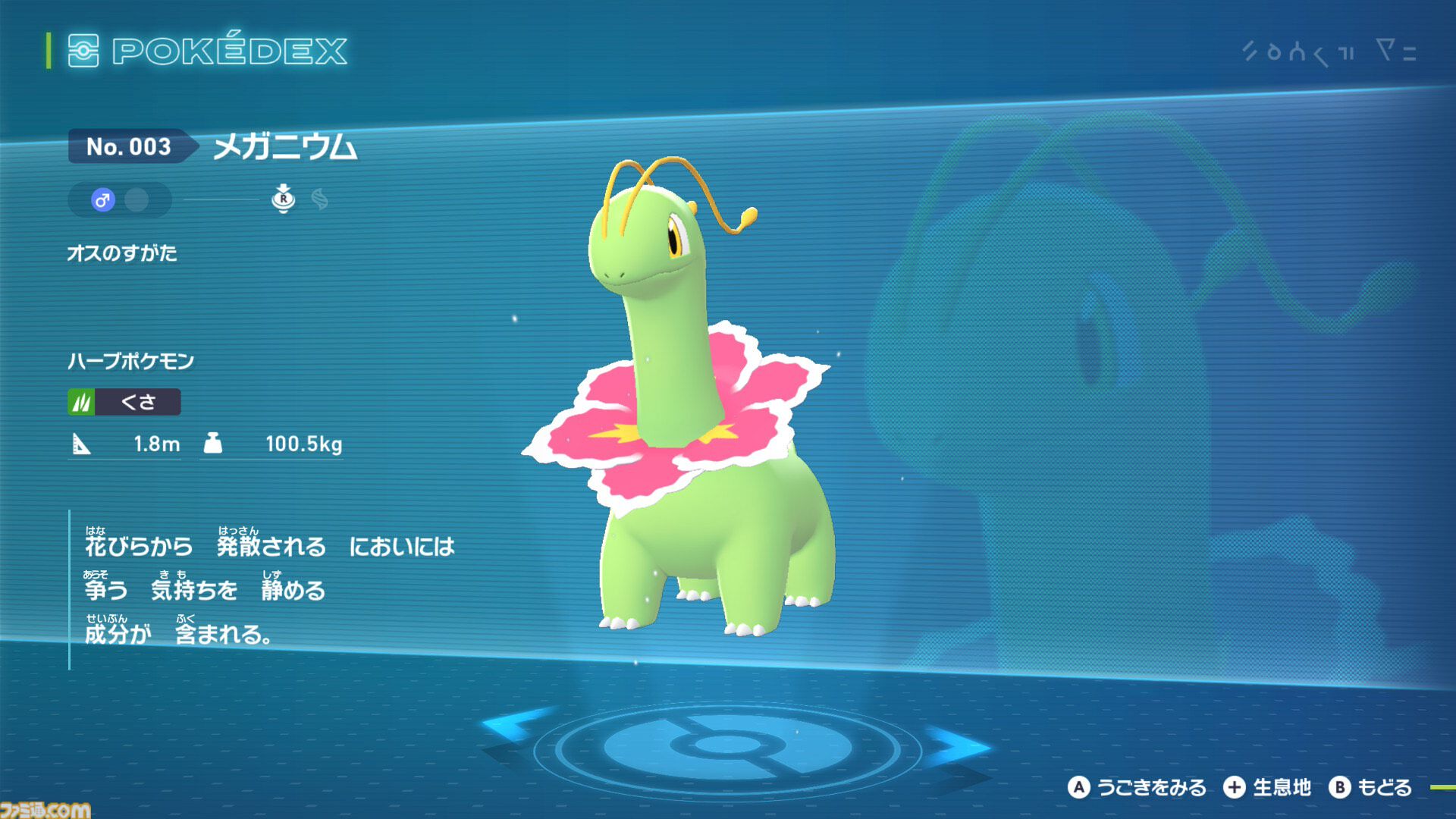
Task: Click the play cry 'R' icon
Action: 284,199
